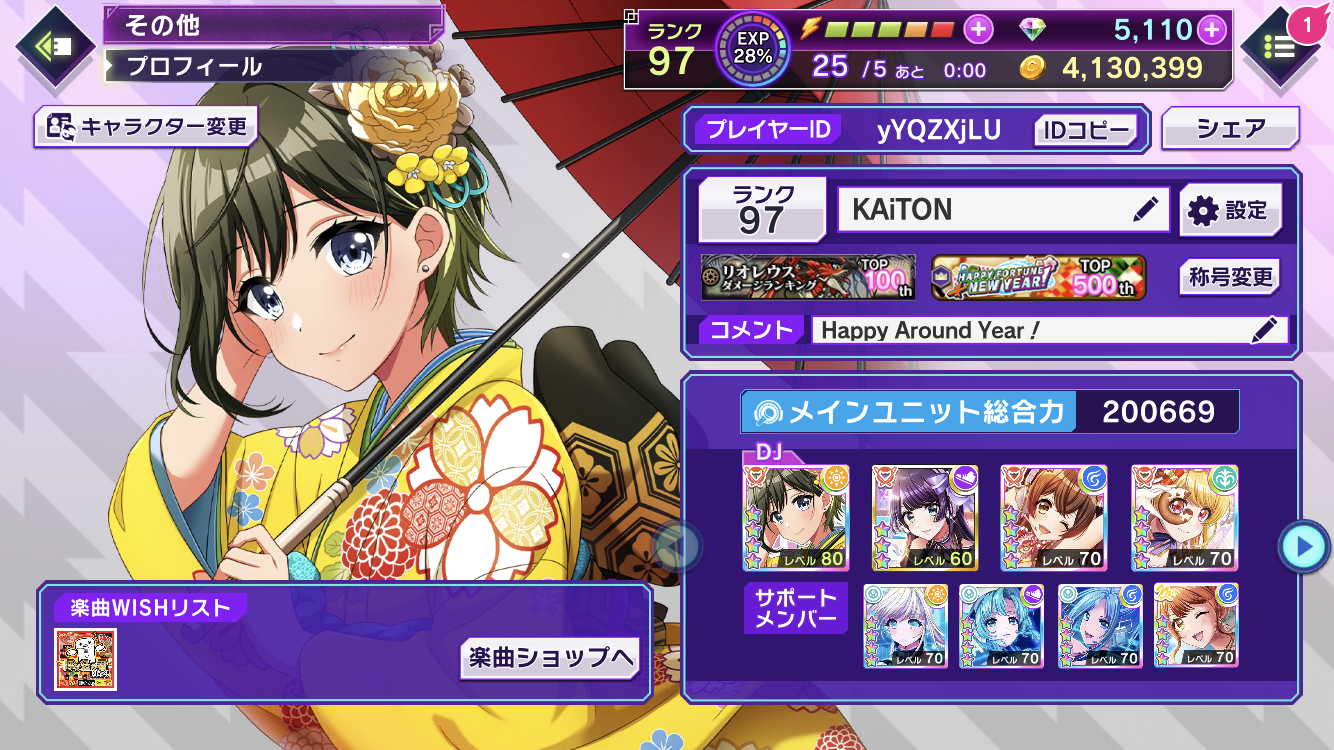1334x750 pixels.
Task: Go to 楽曲ショップへ song shop
Action: 550,657
